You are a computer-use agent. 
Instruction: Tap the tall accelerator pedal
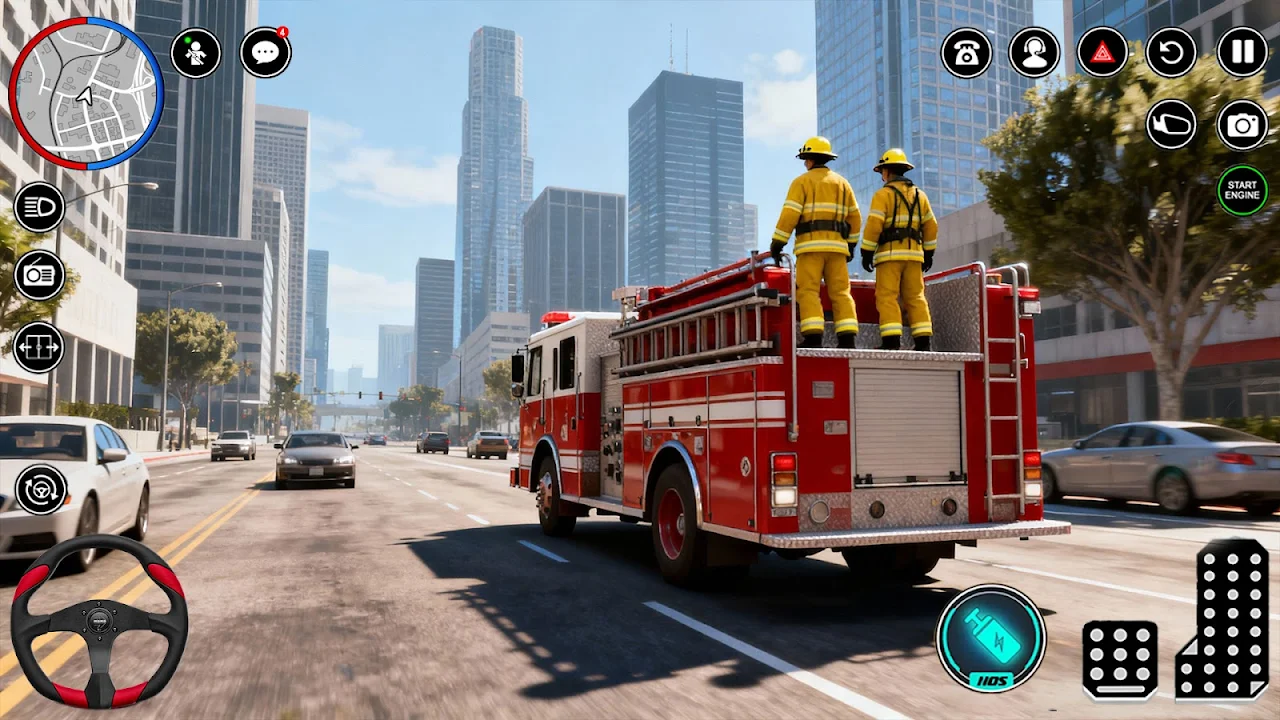(x=1222, y=618)
